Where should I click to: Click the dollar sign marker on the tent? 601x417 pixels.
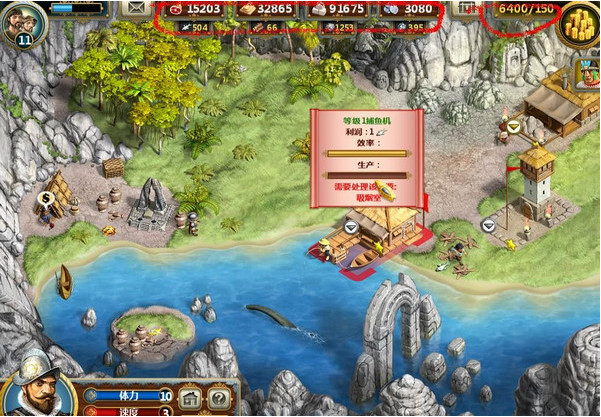45,198
